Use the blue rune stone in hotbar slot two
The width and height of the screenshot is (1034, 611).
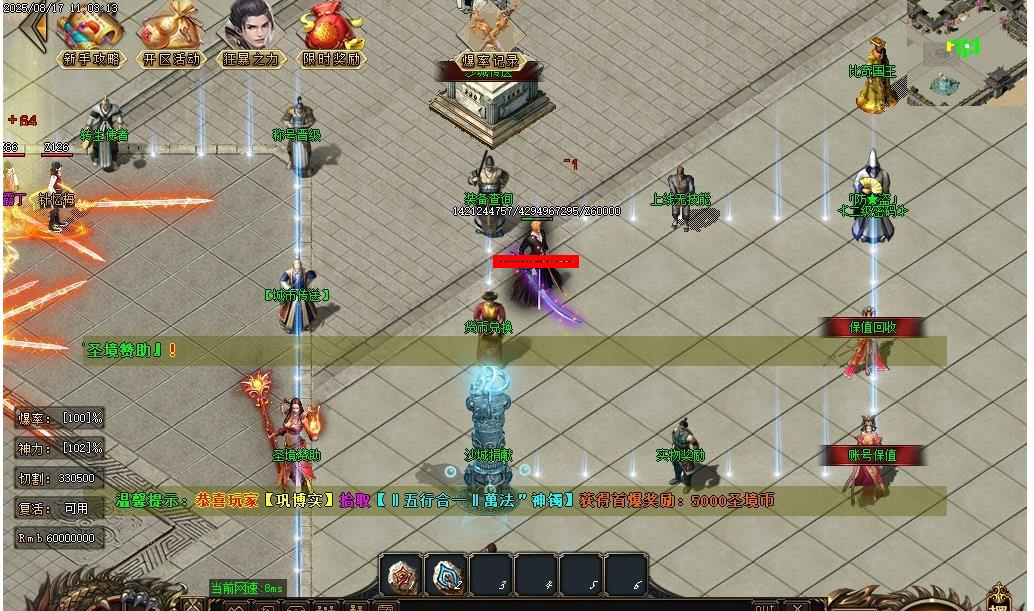[x=448, y=575]
